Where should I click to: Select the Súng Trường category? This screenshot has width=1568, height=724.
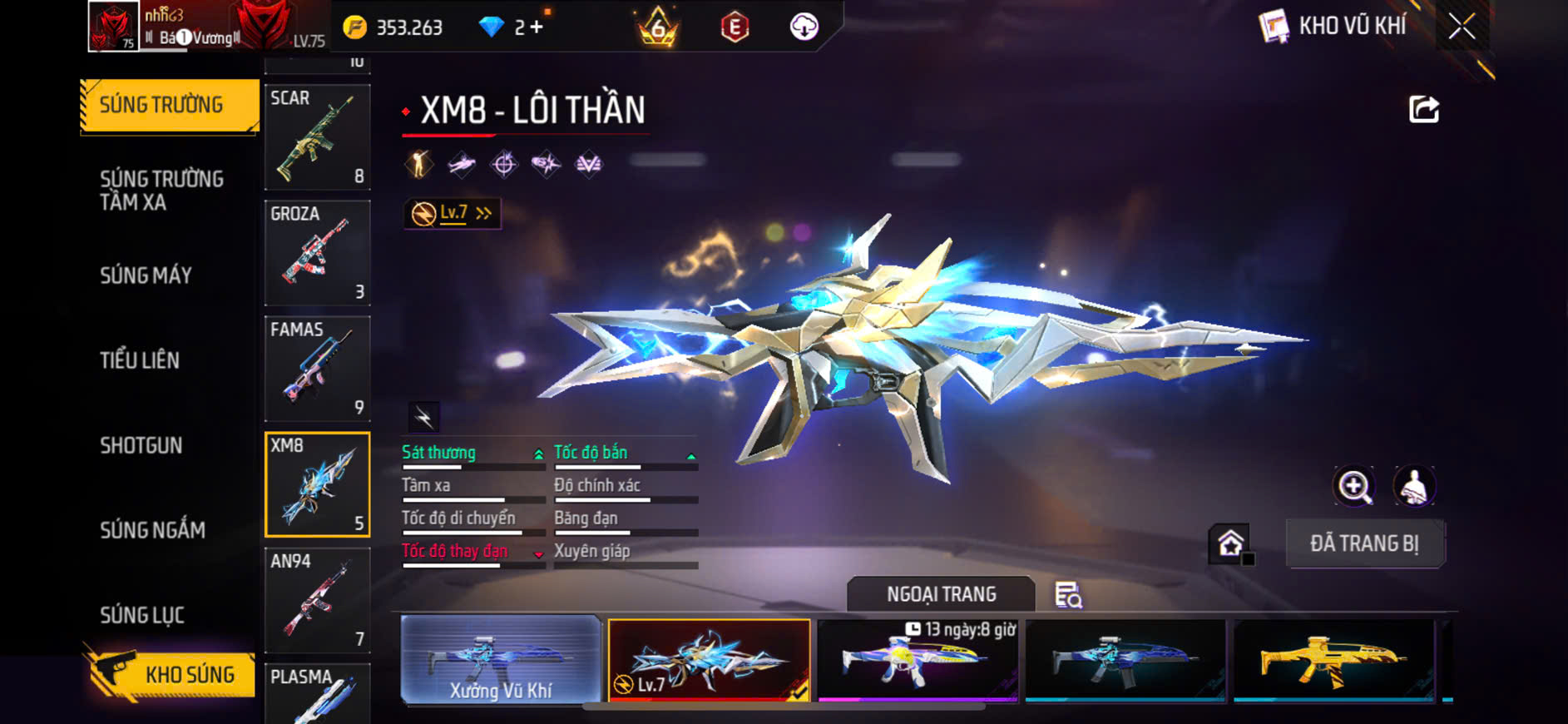pyautogui.click(x=169, y=106)
